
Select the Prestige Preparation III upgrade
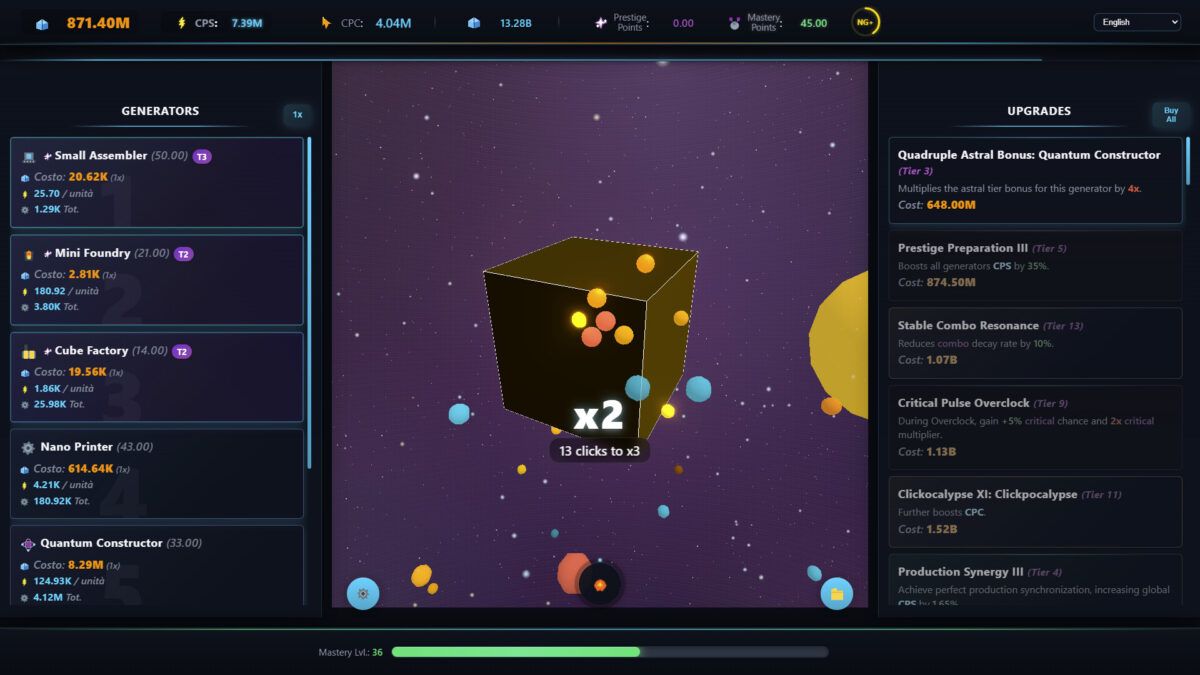tap(1035, 265)
